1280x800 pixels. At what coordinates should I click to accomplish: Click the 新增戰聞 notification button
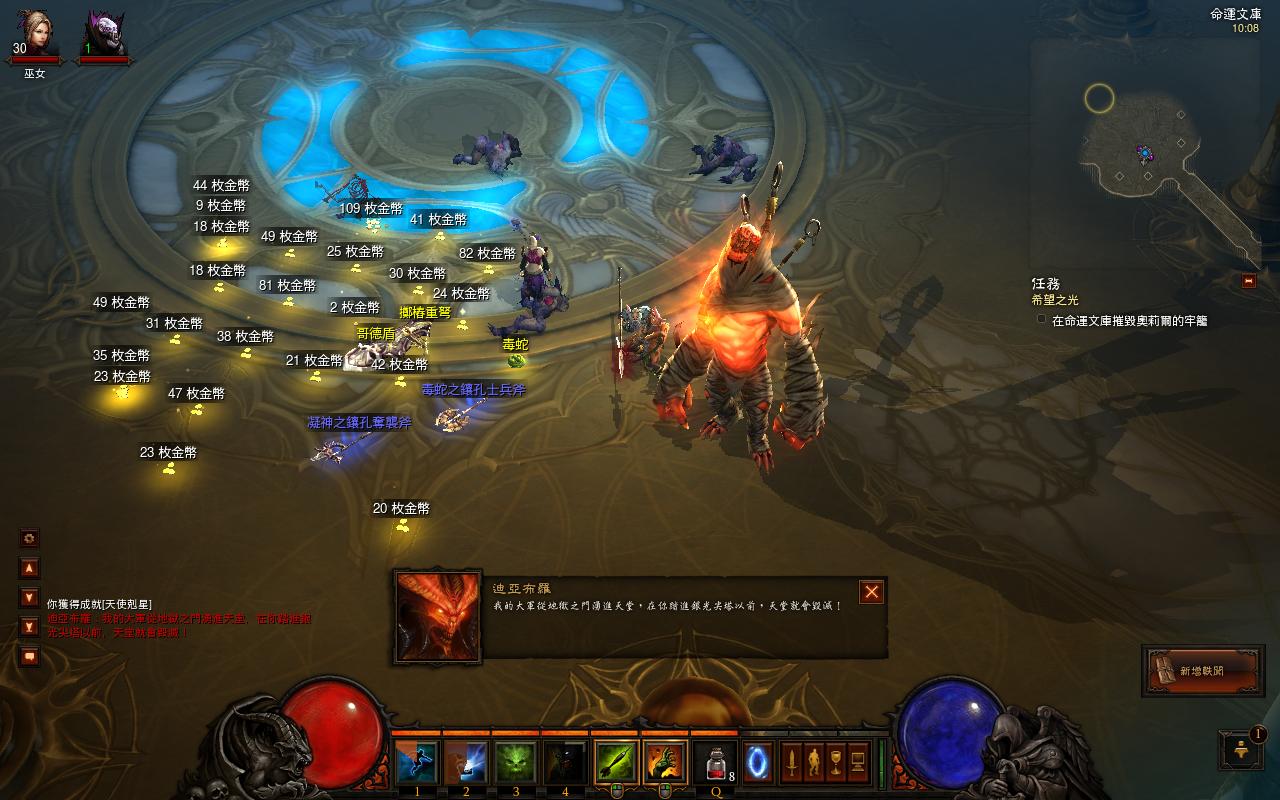1201,671
